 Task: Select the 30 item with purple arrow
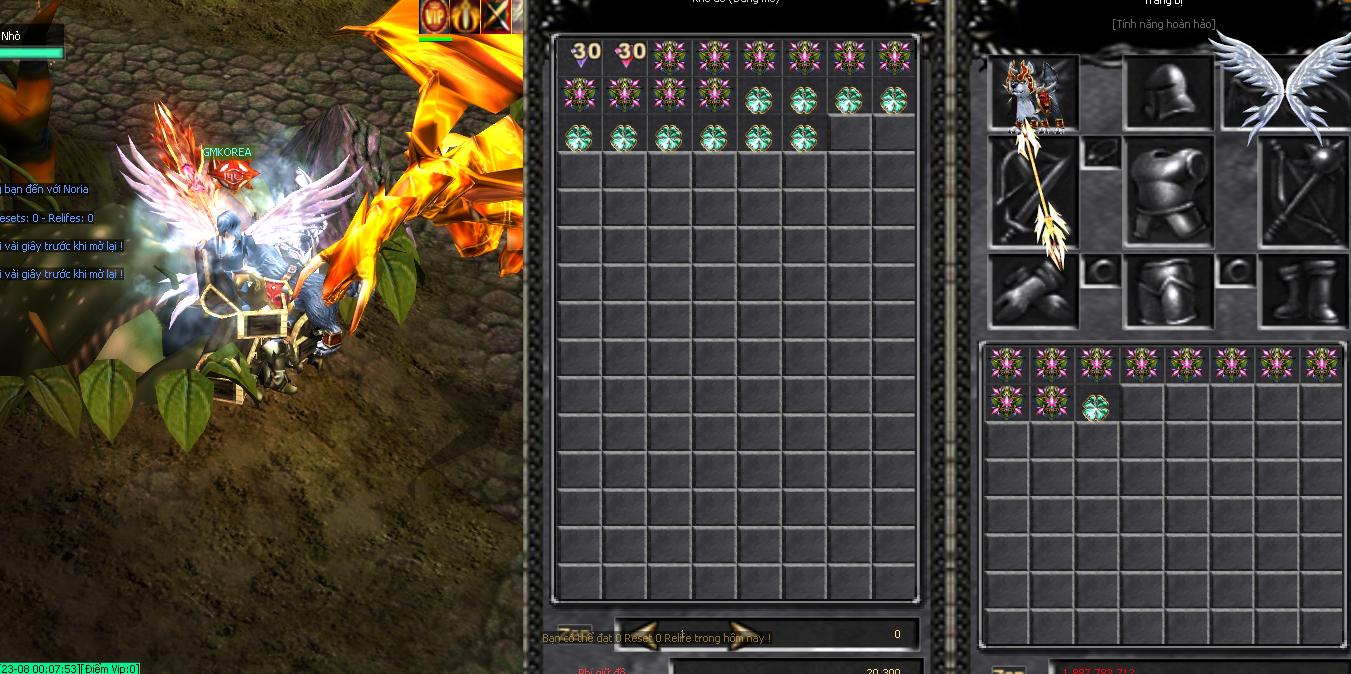pos(581,56)
